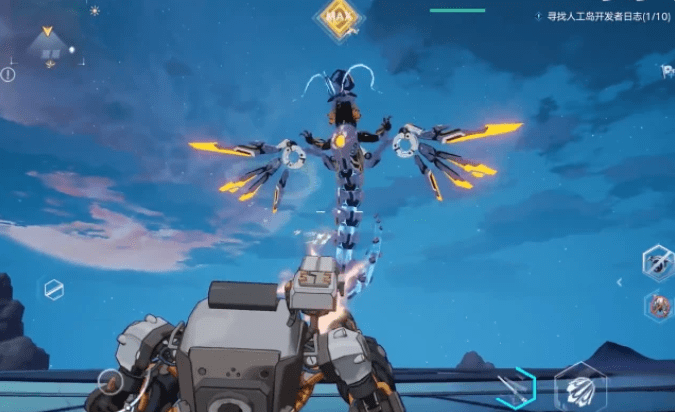Select the orange-ringed character hexagon icon
The width and height of the screenshot is (675, 412).
click(x=658, y=306)
